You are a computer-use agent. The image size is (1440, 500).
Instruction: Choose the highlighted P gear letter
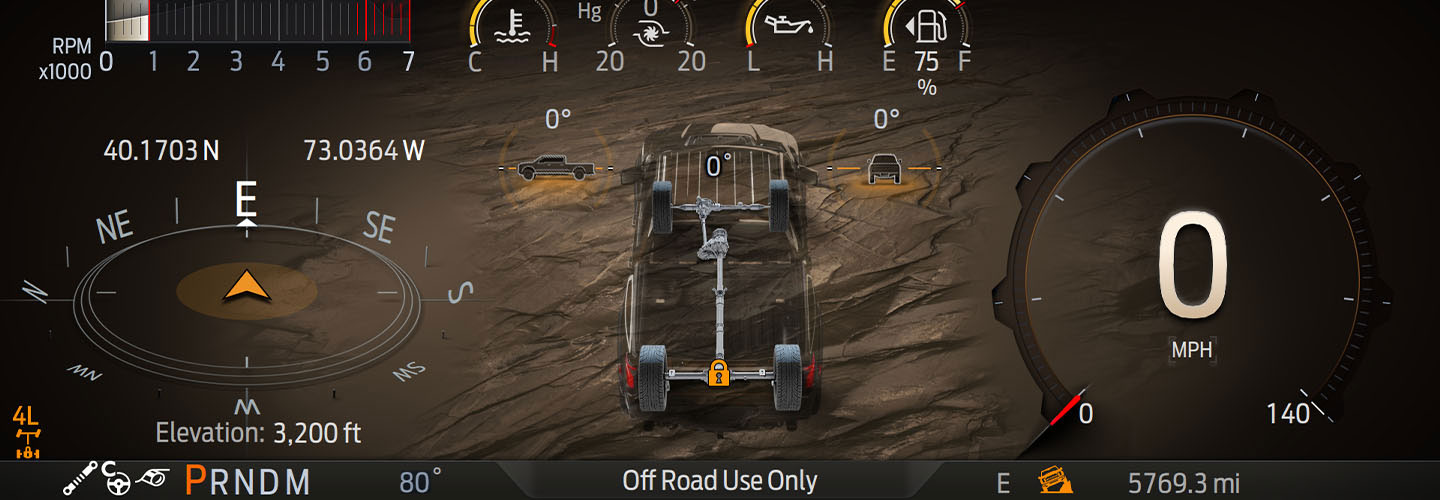click(196, 481)
